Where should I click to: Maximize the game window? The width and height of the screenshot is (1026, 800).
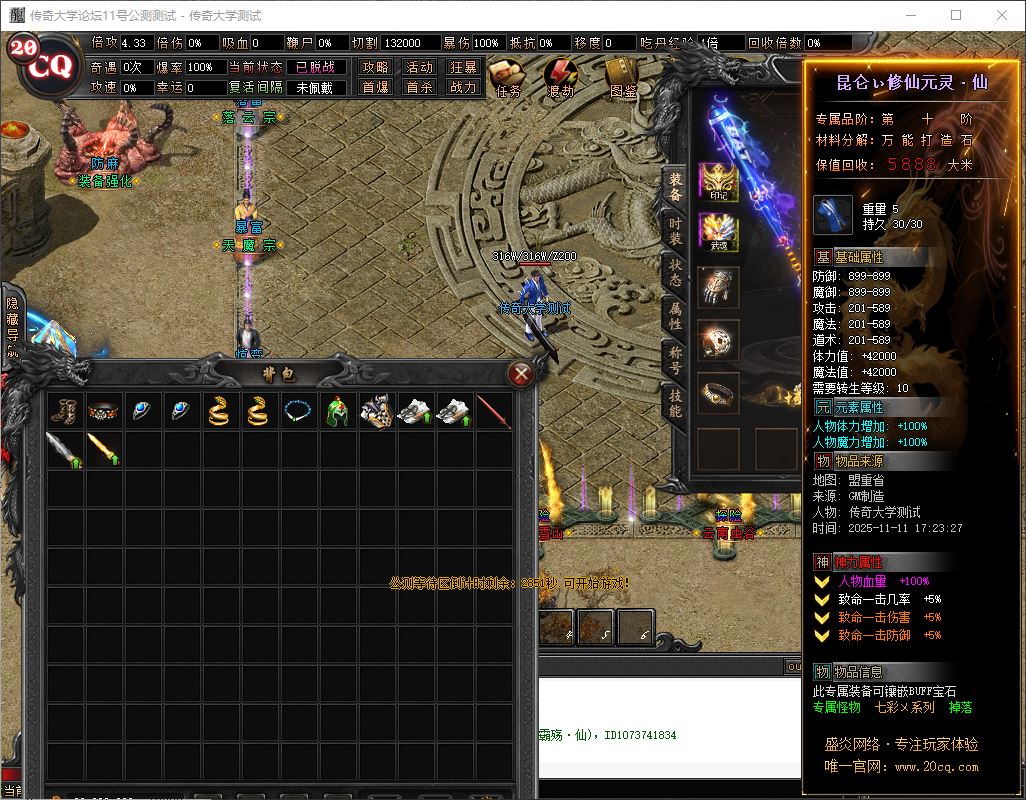point(955,15)
